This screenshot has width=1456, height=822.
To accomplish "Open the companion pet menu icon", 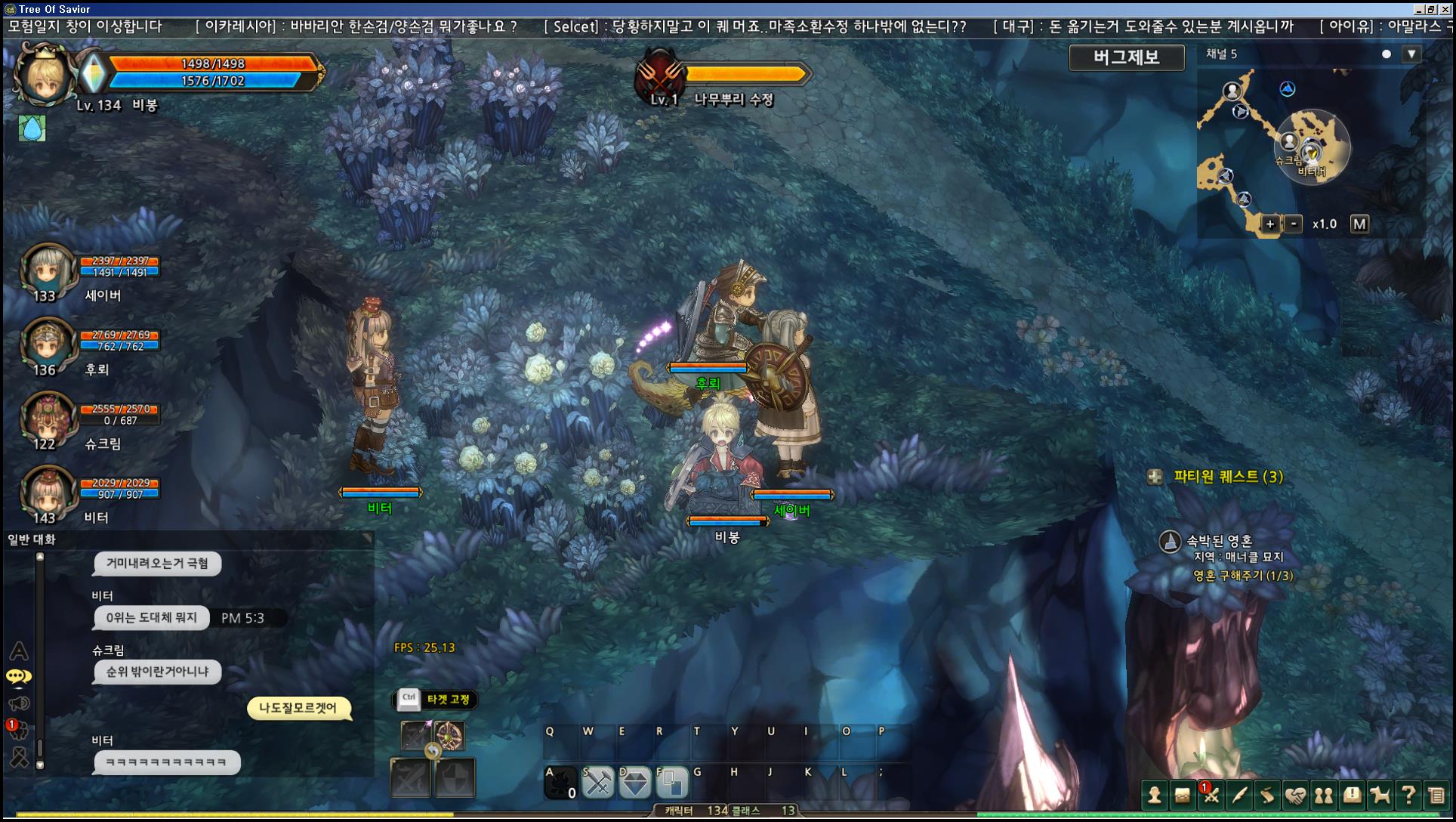I will 1380,795.
